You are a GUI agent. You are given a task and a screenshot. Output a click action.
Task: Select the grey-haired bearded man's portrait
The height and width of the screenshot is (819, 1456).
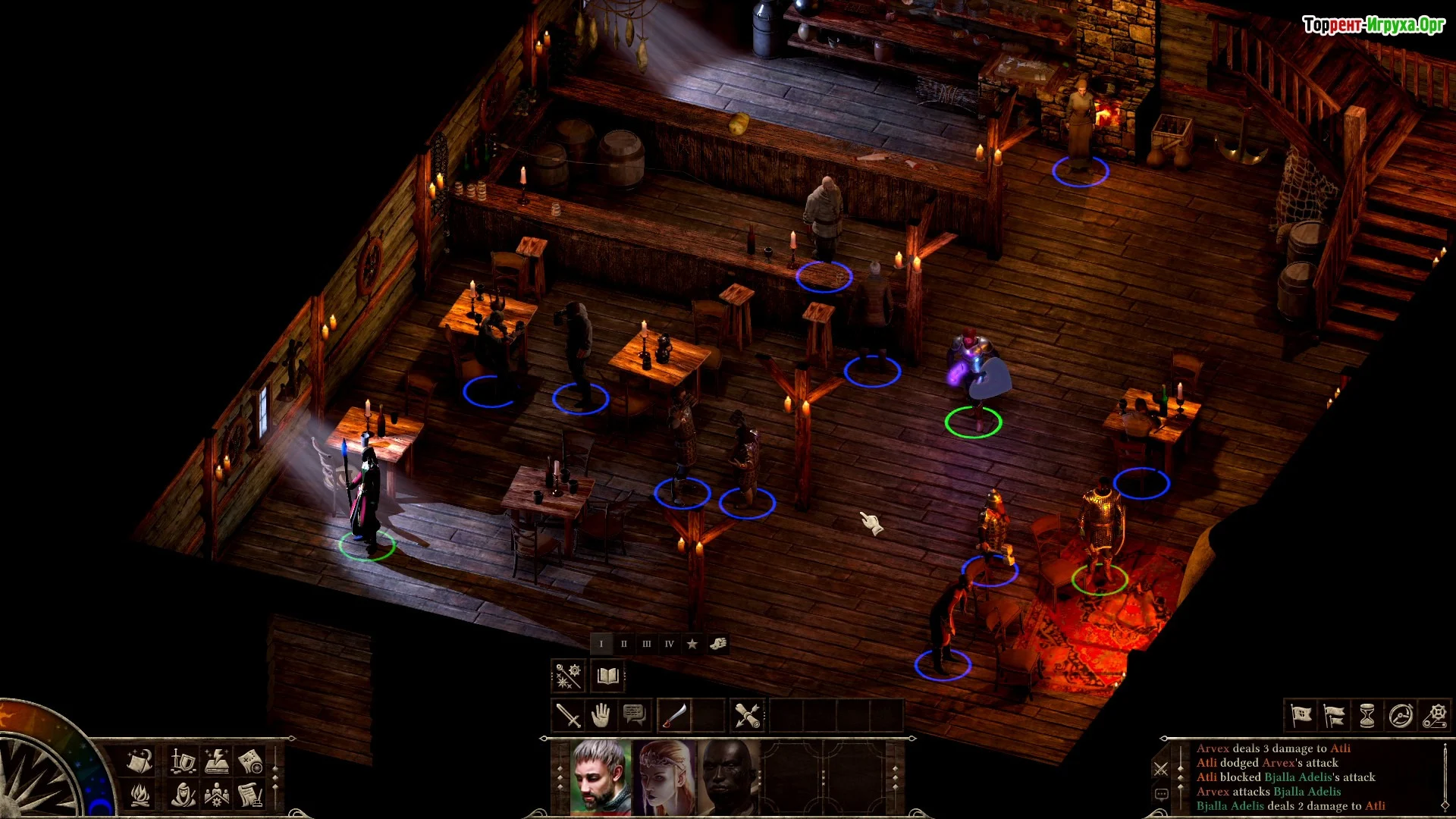[601, 776]
